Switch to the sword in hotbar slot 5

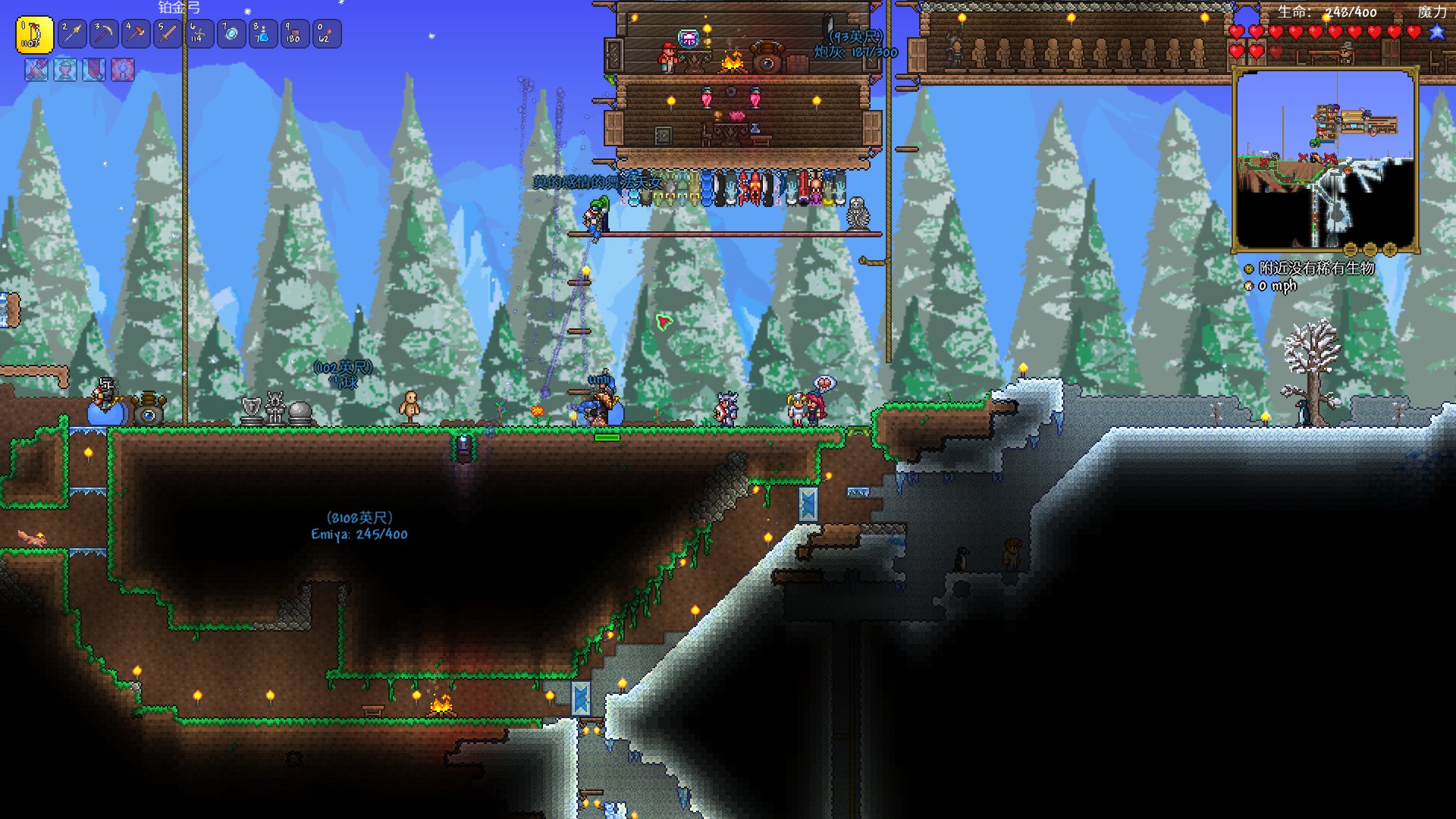pos(168,34)
